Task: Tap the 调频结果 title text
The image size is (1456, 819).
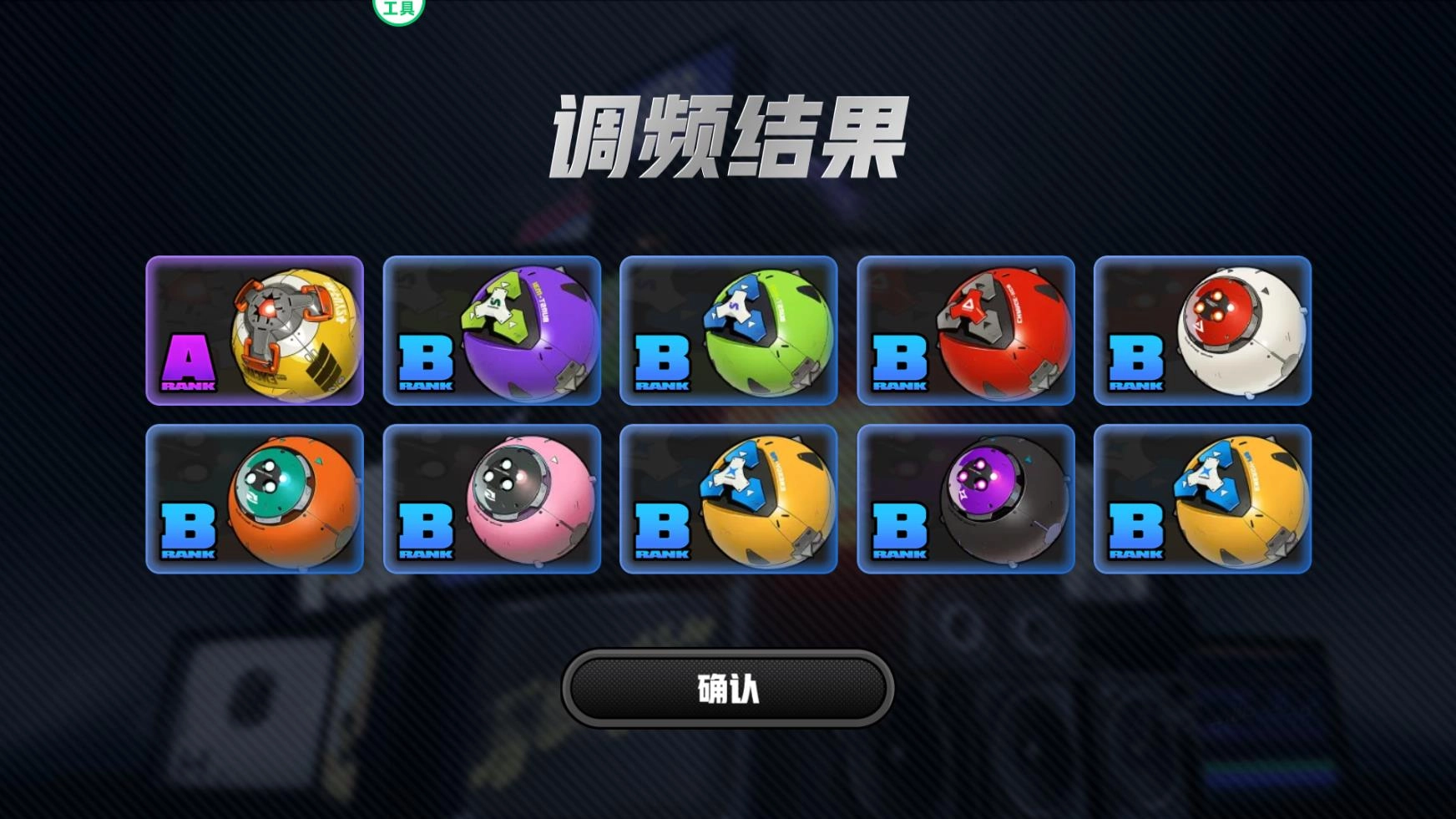Action: coord(728,134)
